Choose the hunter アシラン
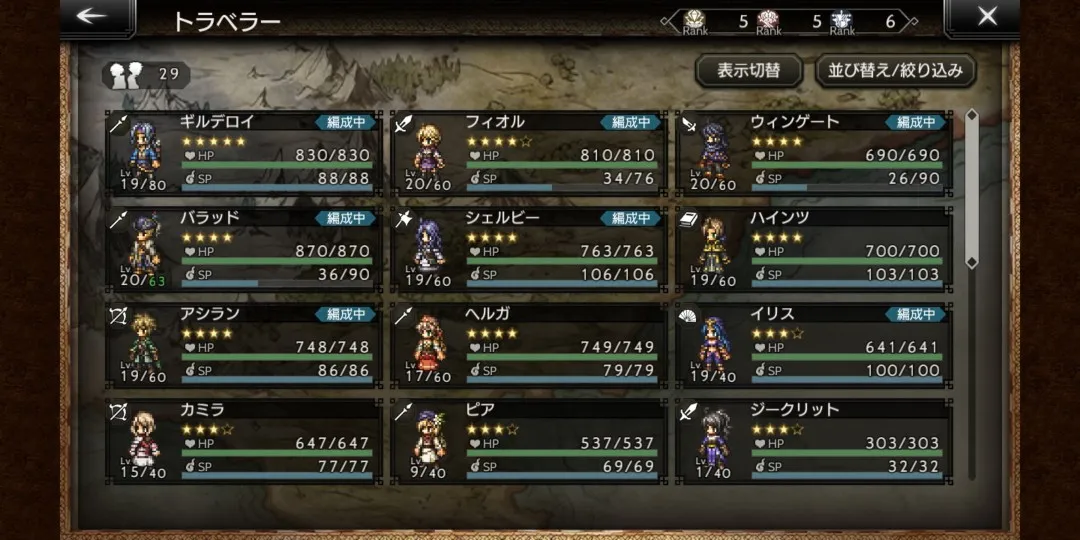 pos(244,345)
